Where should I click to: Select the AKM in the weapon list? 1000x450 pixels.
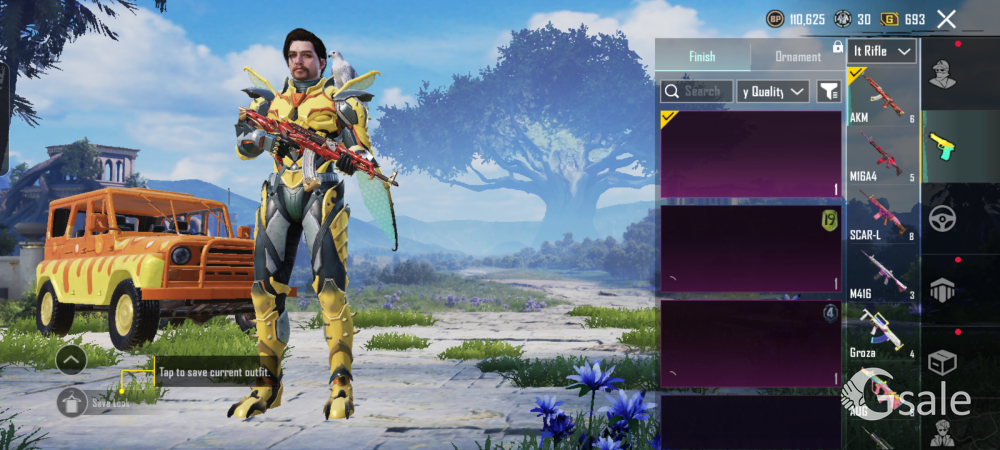pos(882,96)
